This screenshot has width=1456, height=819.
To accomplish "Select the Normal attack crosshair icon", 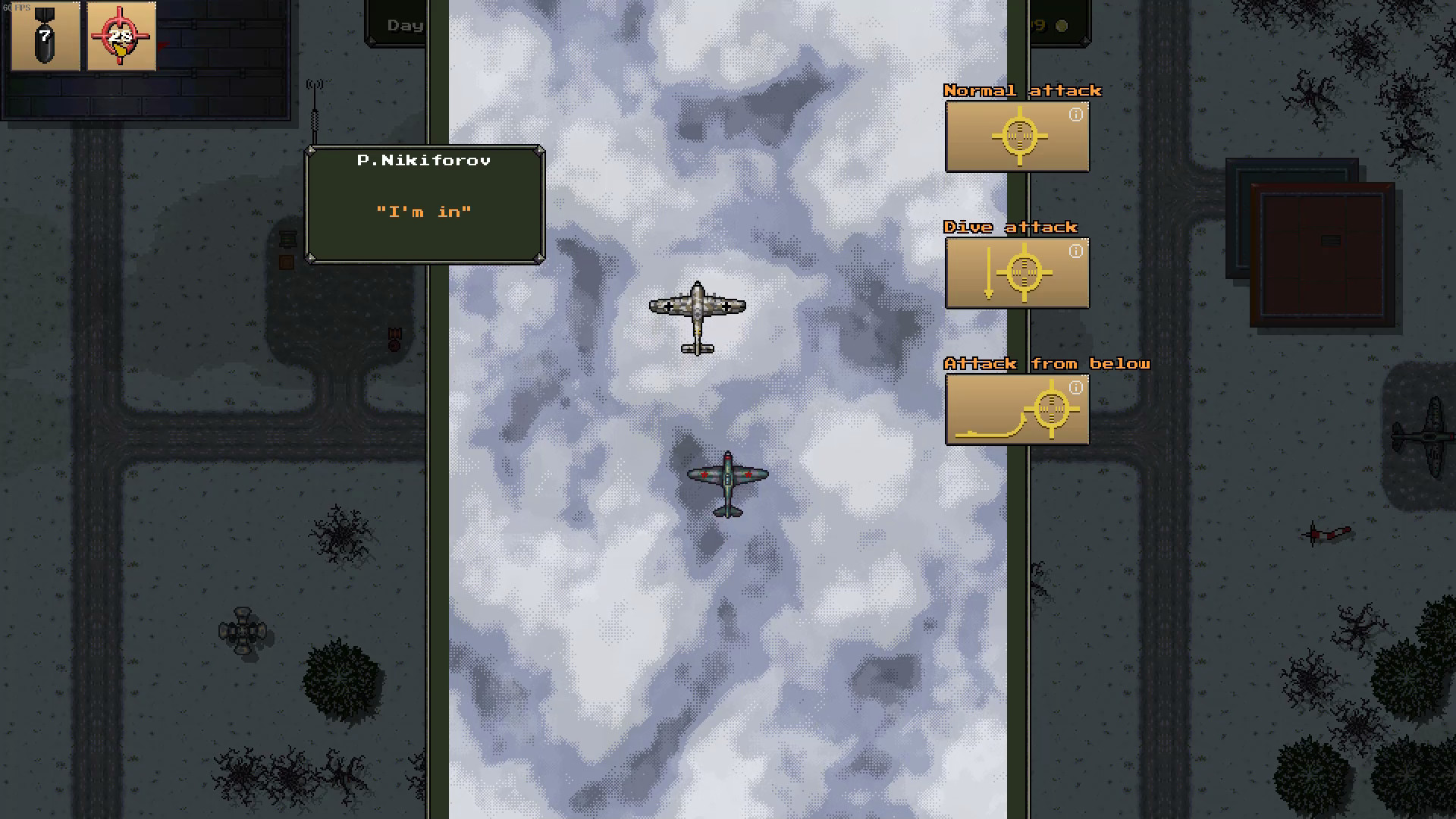I will pyautogui.click(x=1018, y=136).
